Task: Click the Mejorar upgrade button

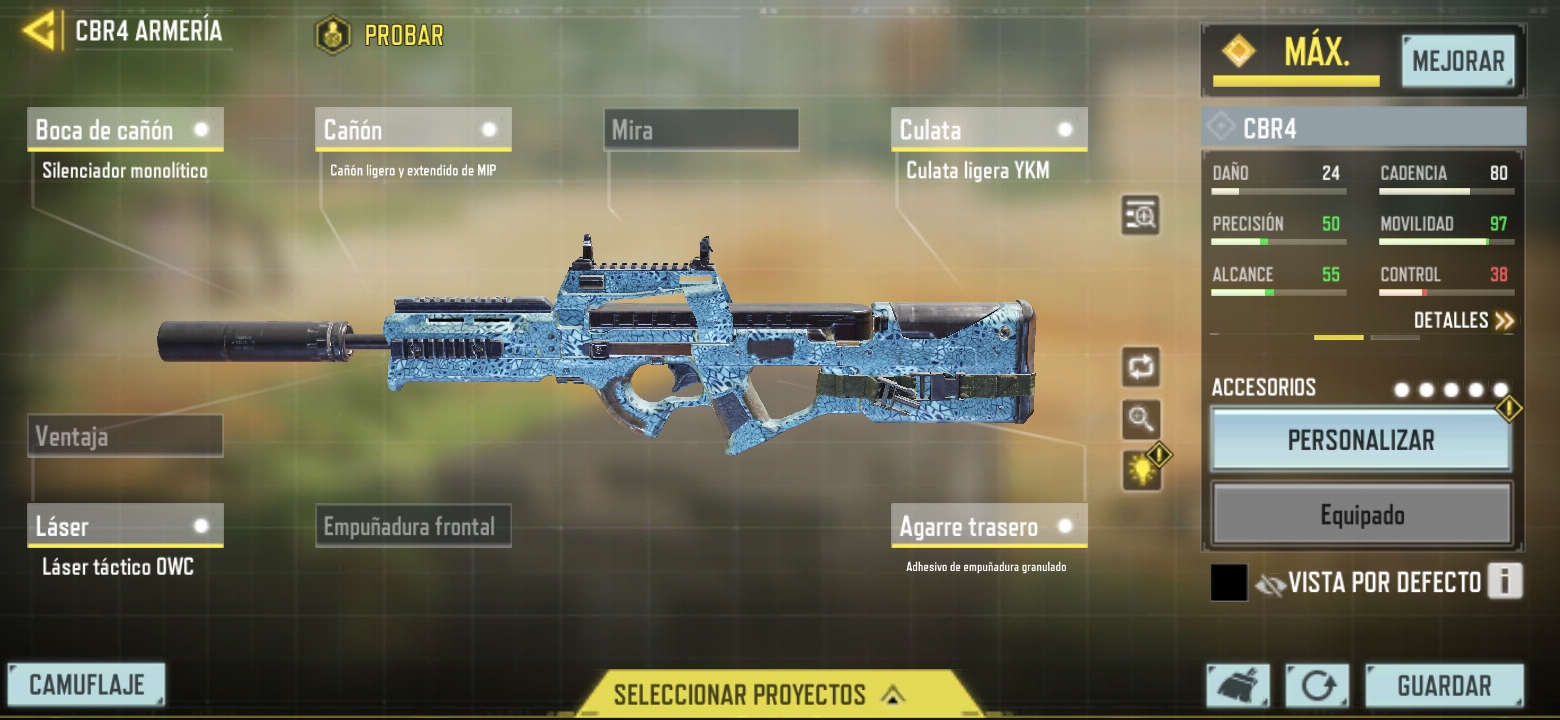Action: click(1458, 61)
